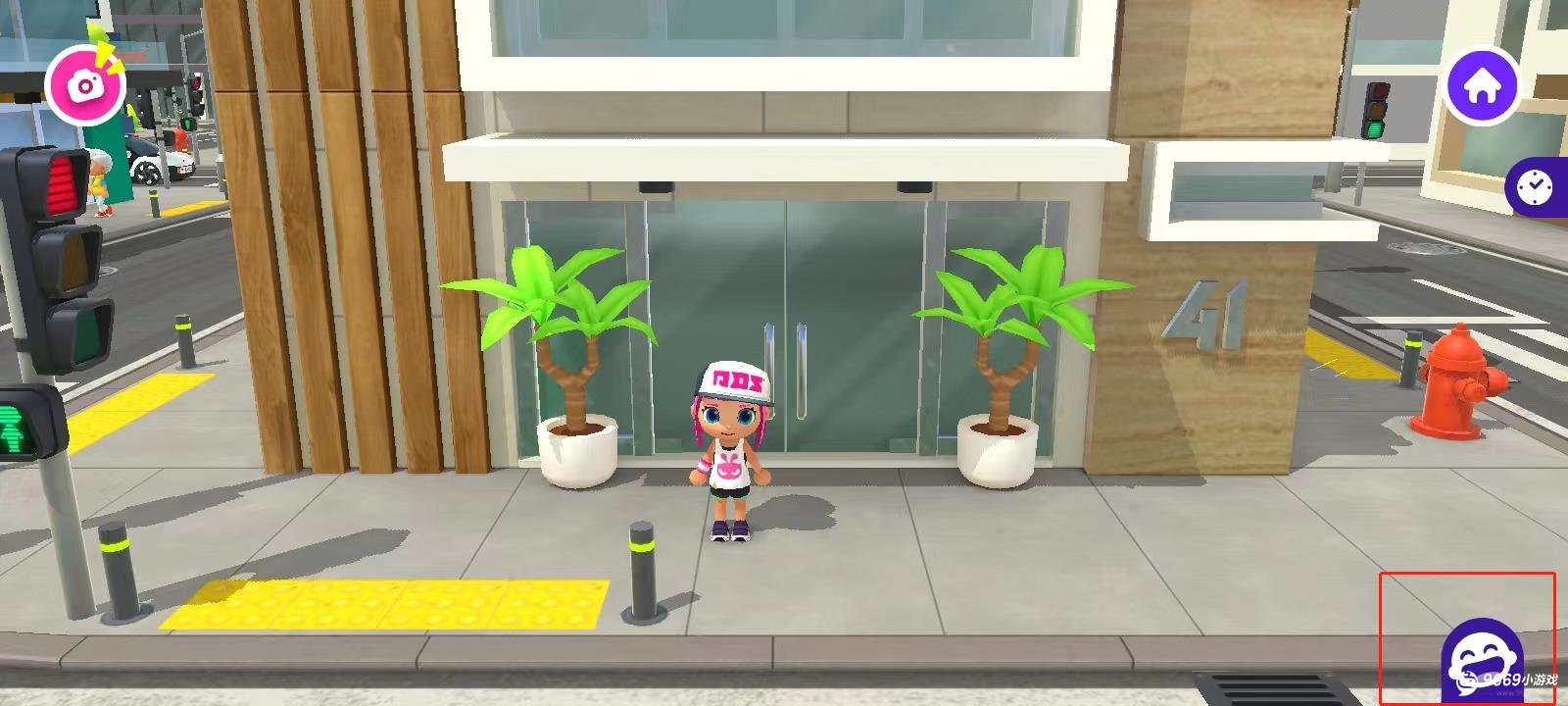Tap the white house symbol inside the purple circle

1484,84
